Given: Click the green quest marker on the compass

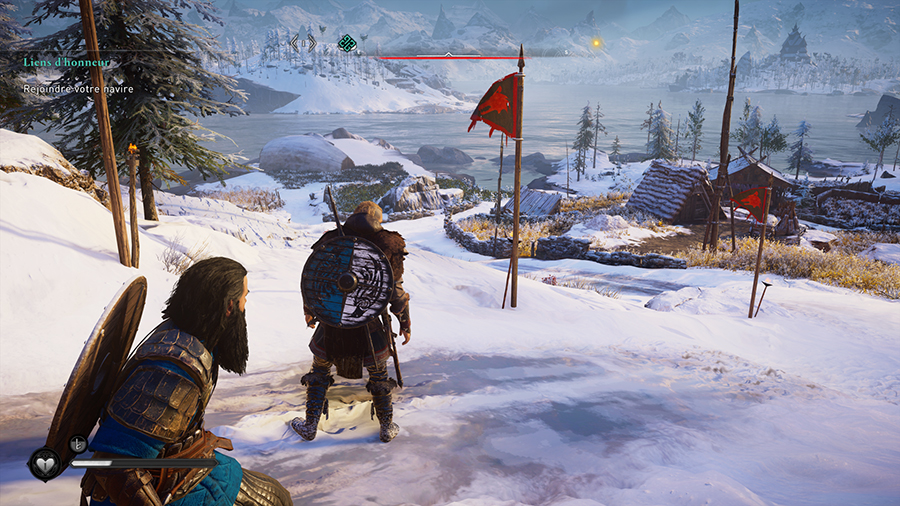Looking at the screenshot, I should [346, 42].
